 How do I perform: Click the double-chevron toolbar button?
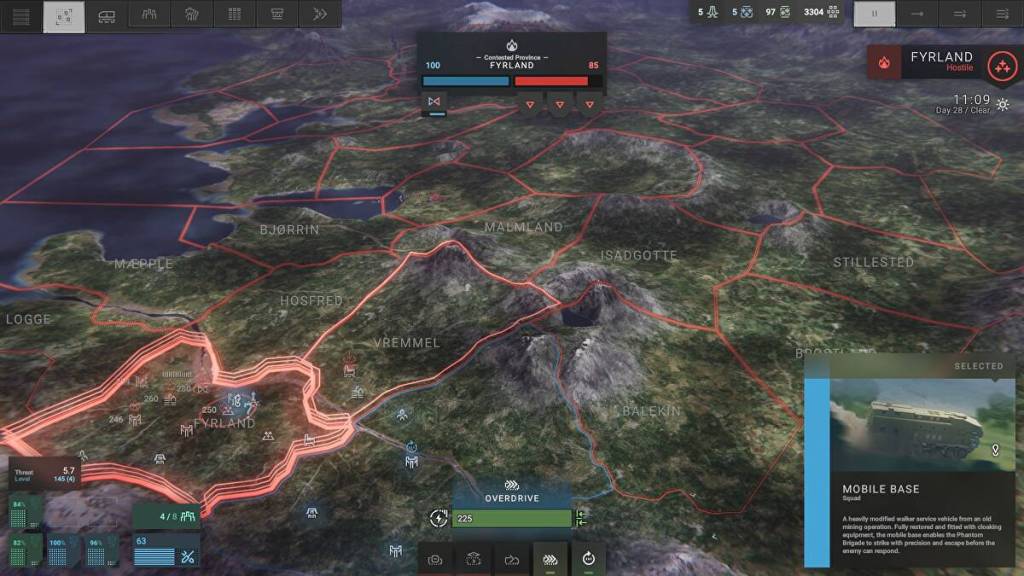pyautogui.click(x=320, y=15)
